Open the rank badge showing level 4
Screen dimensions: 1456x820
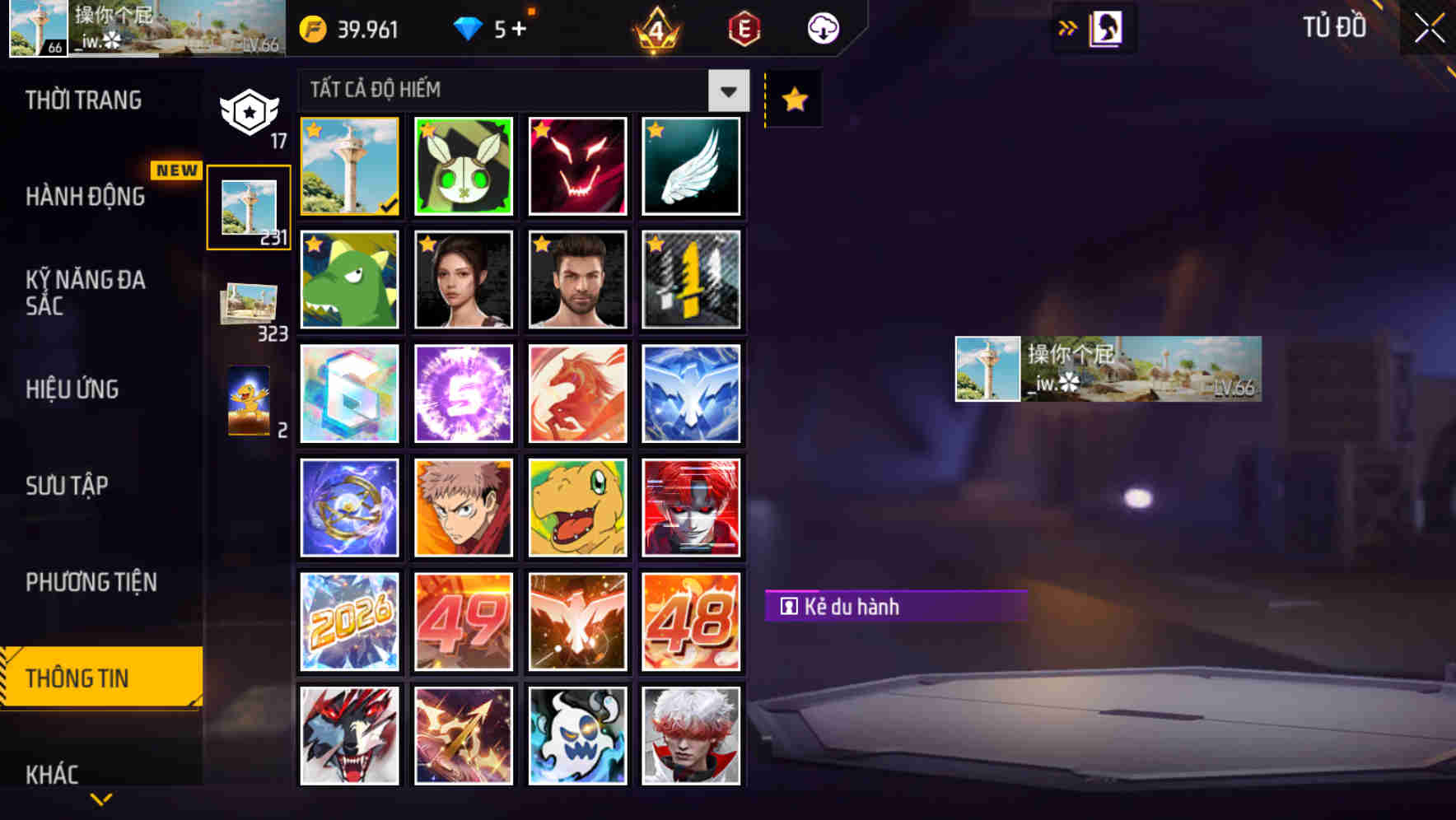(655, 30)
